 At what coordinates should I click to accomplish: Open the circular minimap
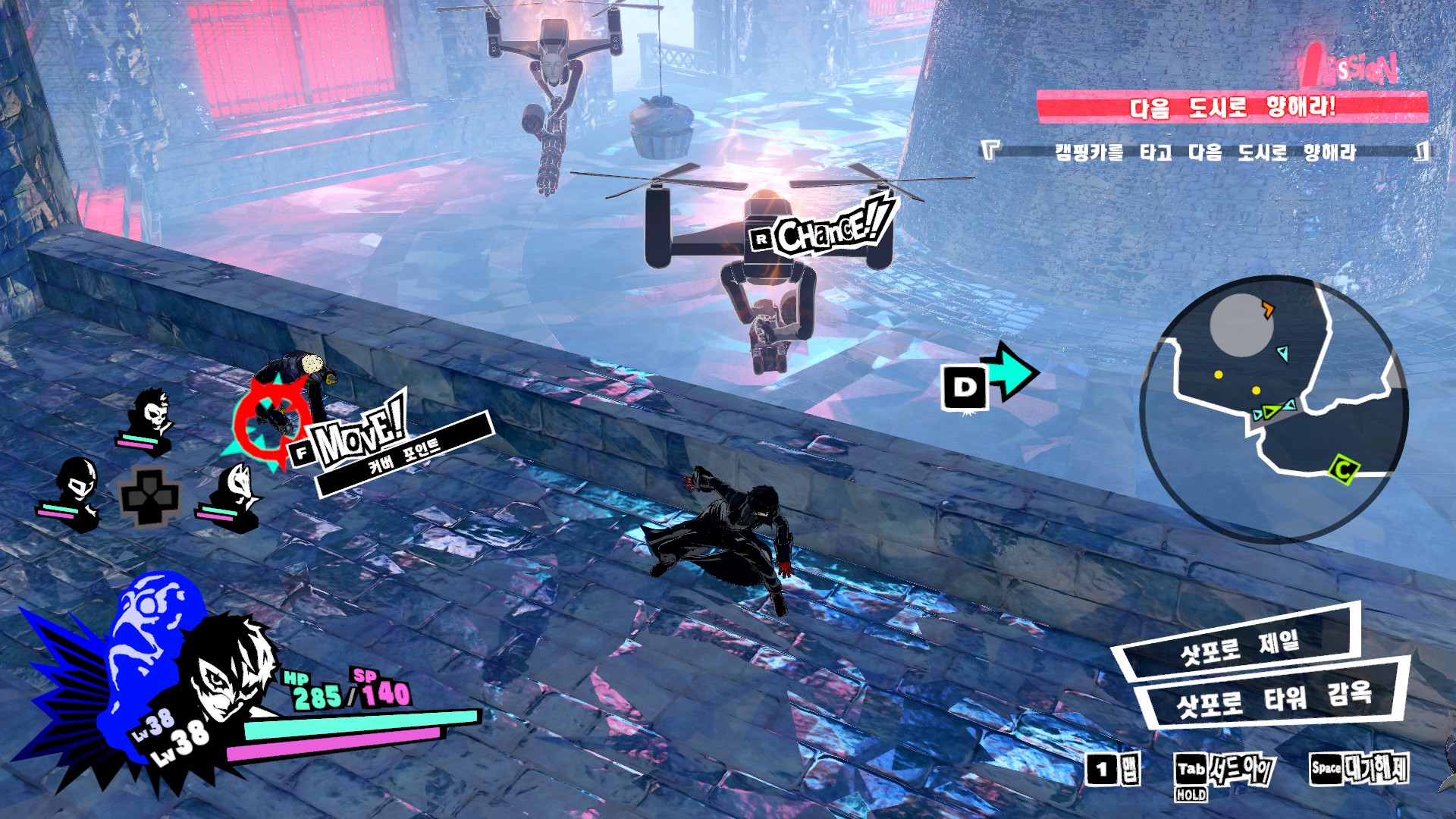click(1274, 408)
